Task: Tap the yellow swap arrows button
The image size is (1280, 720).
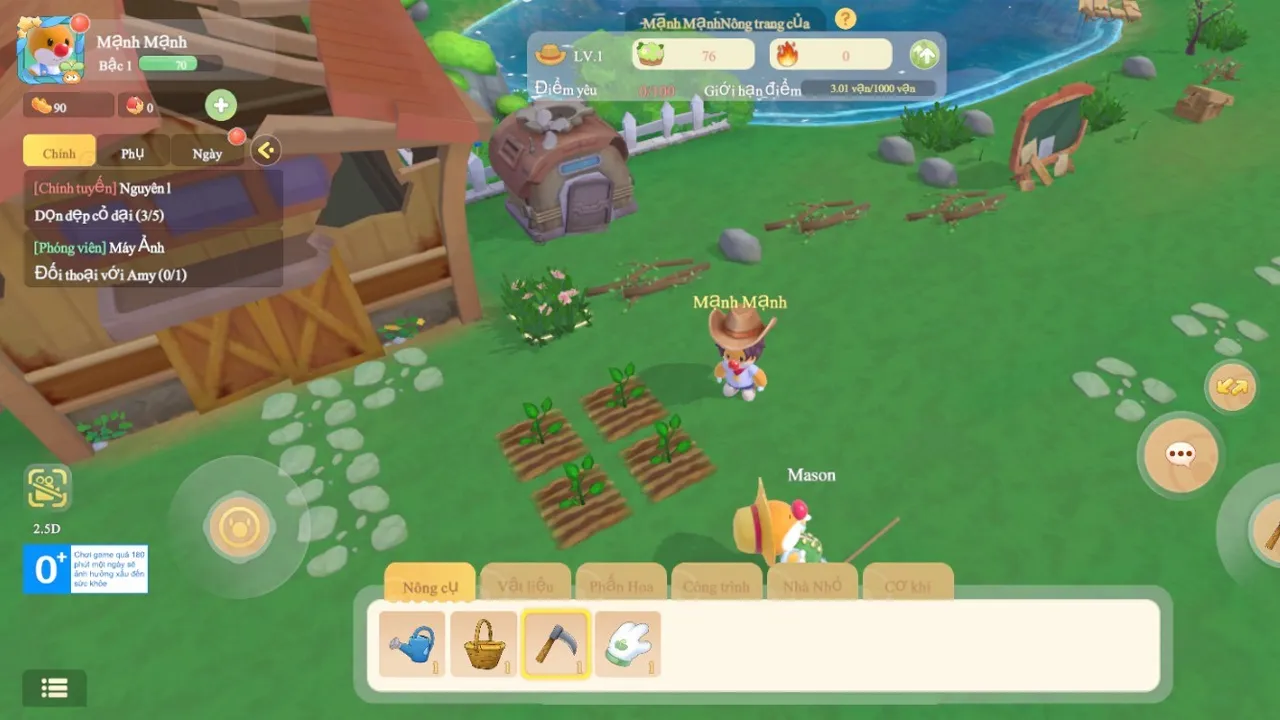Action: [x=1231, y=386]
